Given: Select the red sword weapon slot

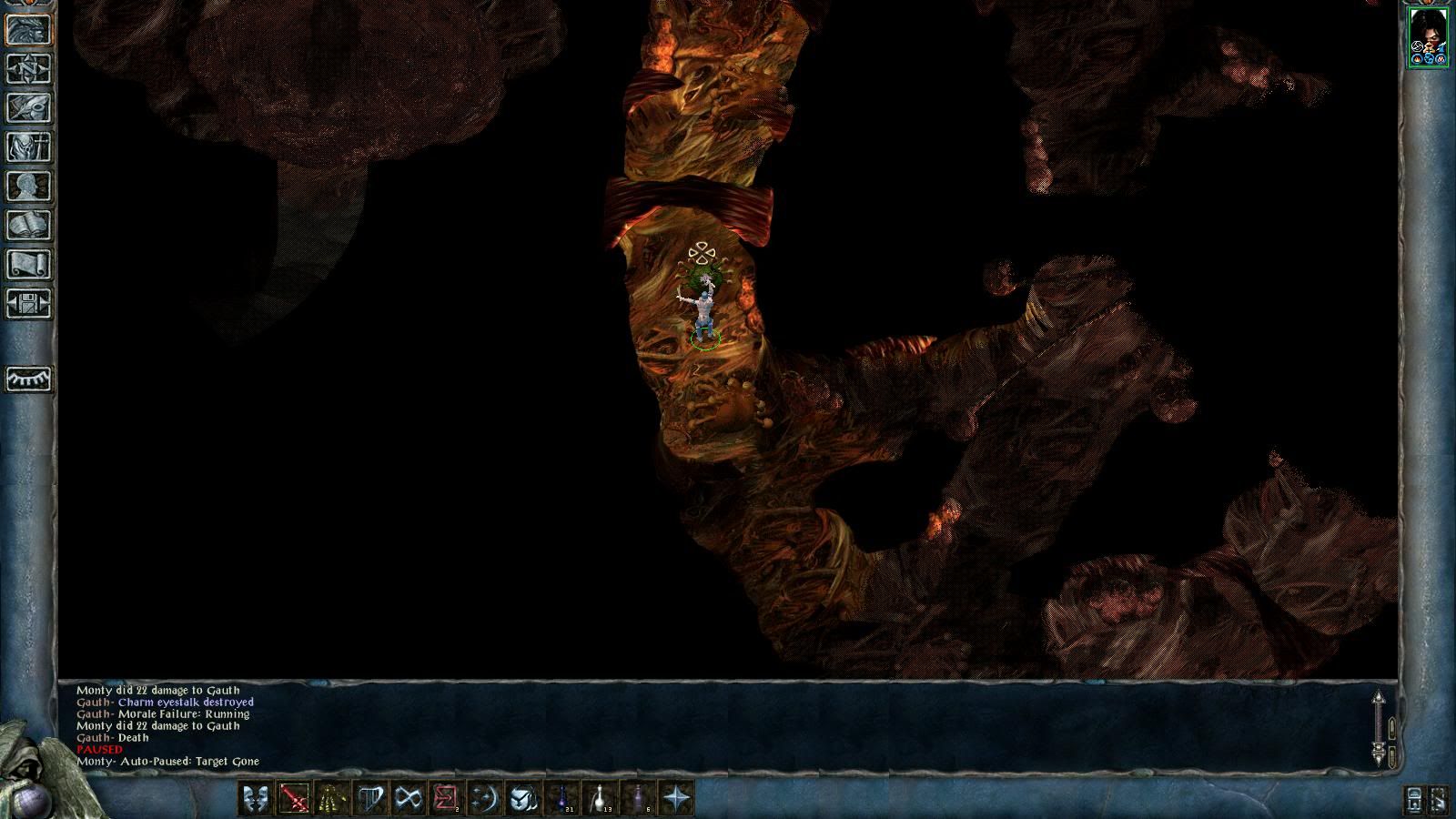Looking at the screenshot, I should 294,799.
